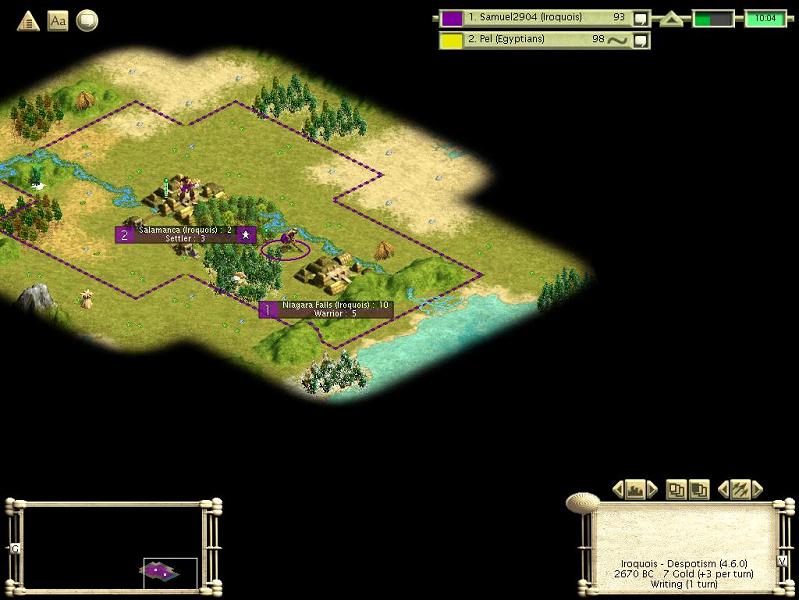This screenshot has height=600, width=799.
Task: Click the world minimap
Action: click(x=110, y=545)
